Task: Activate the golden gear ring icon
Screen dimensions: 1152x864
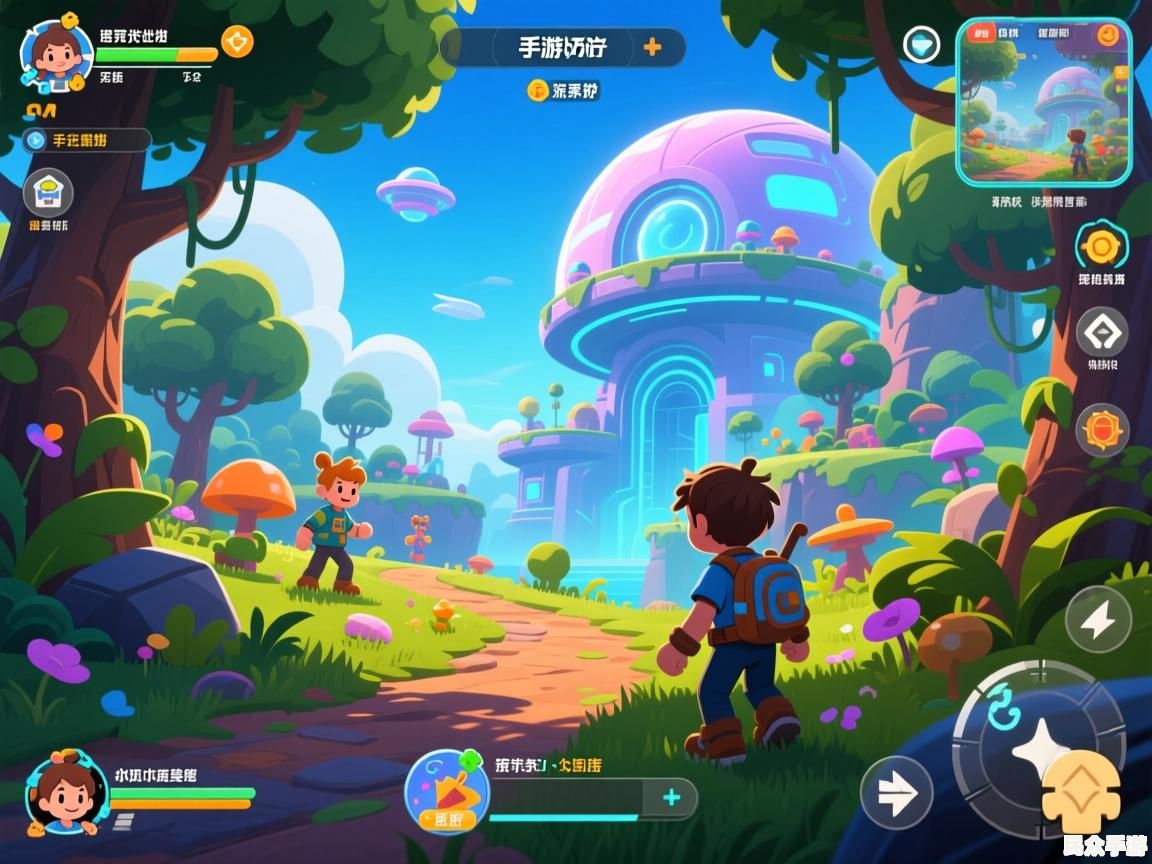Action: coord(1101,246)
